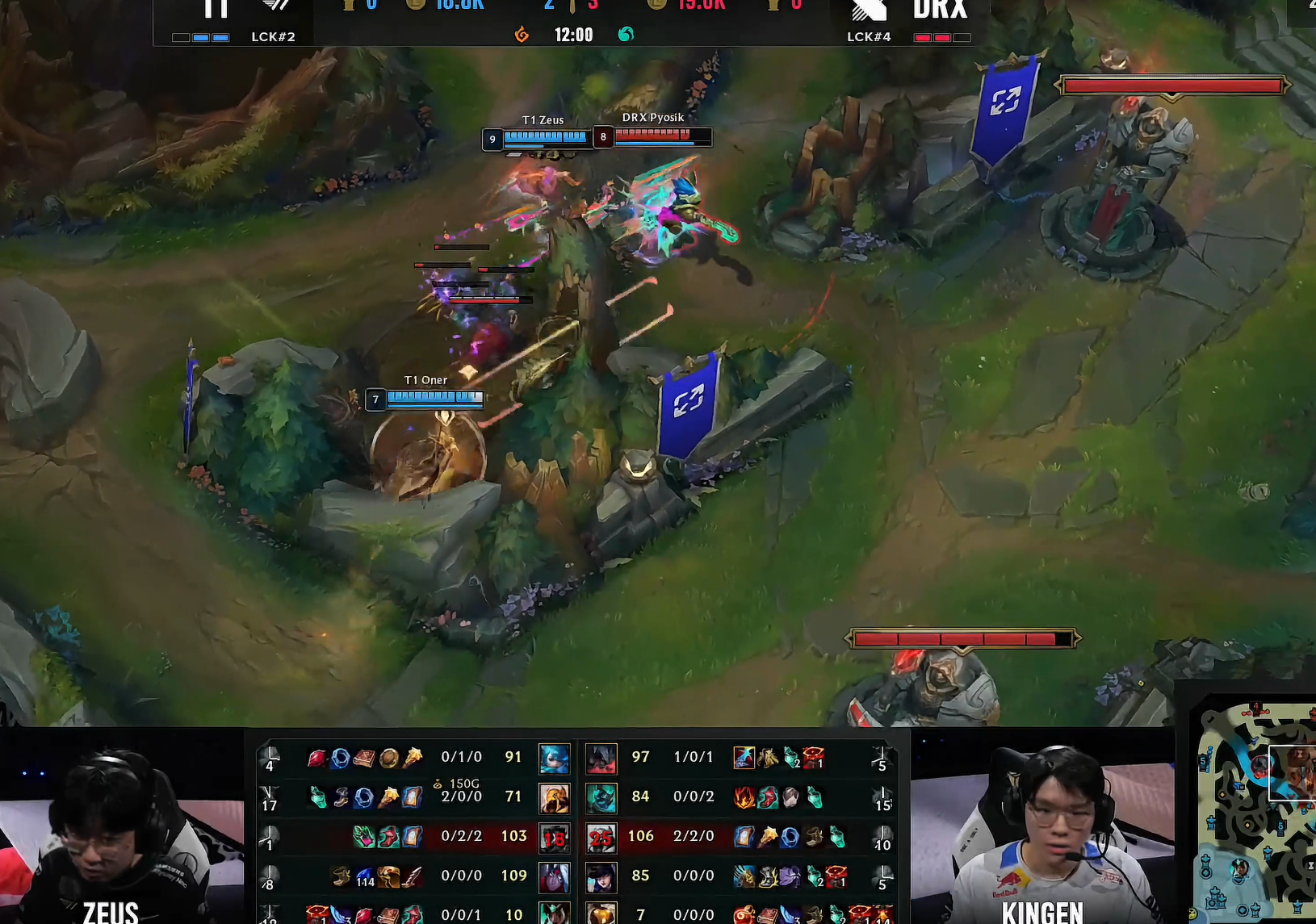Click the dead champion portrait showing 25
This screenshot has width=1316, height=924.
coord(601,837)
